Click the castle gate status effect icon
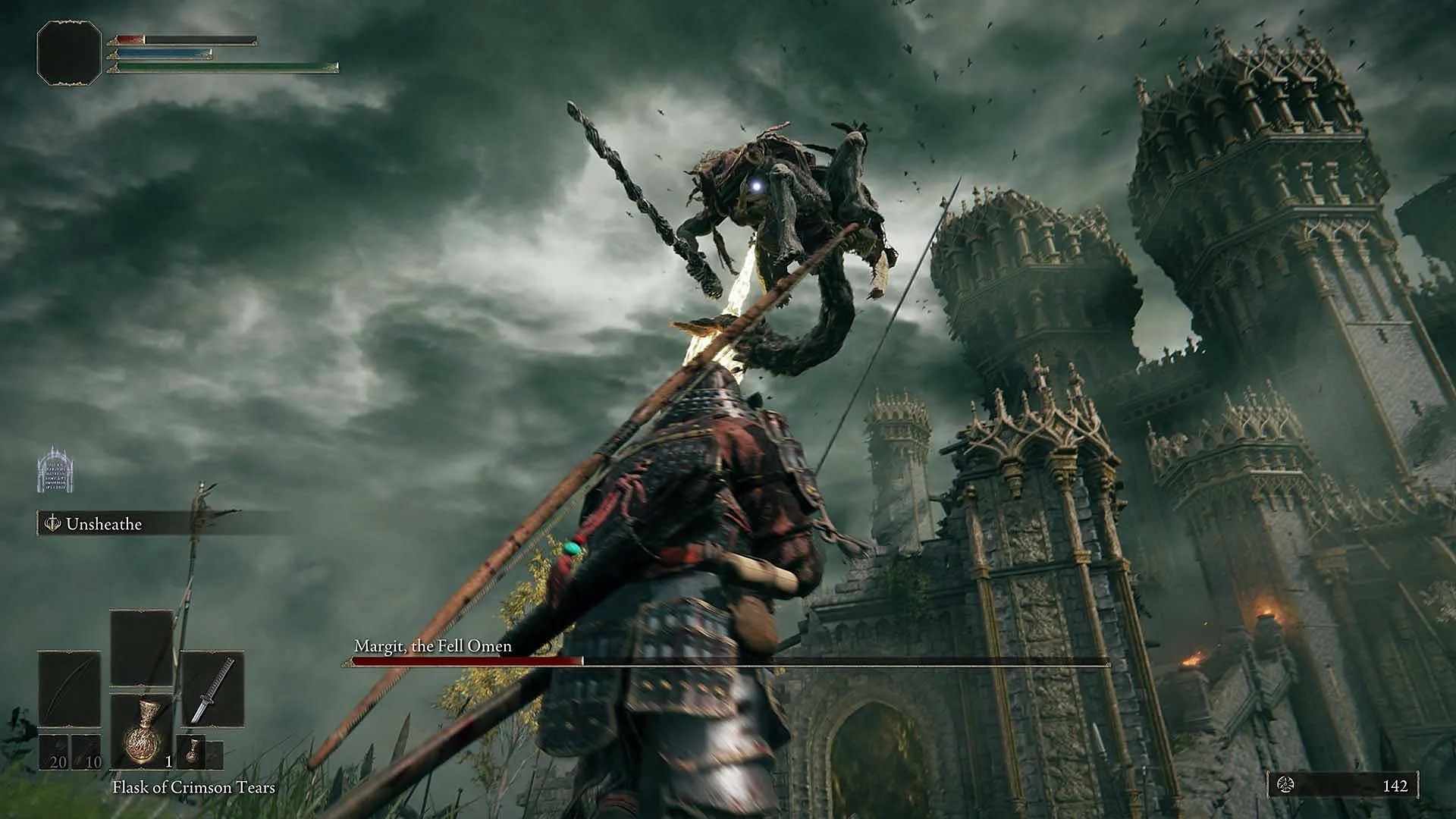Viewport: 1456px width, 819px height. pyautogui.click(x=55, y=470)
